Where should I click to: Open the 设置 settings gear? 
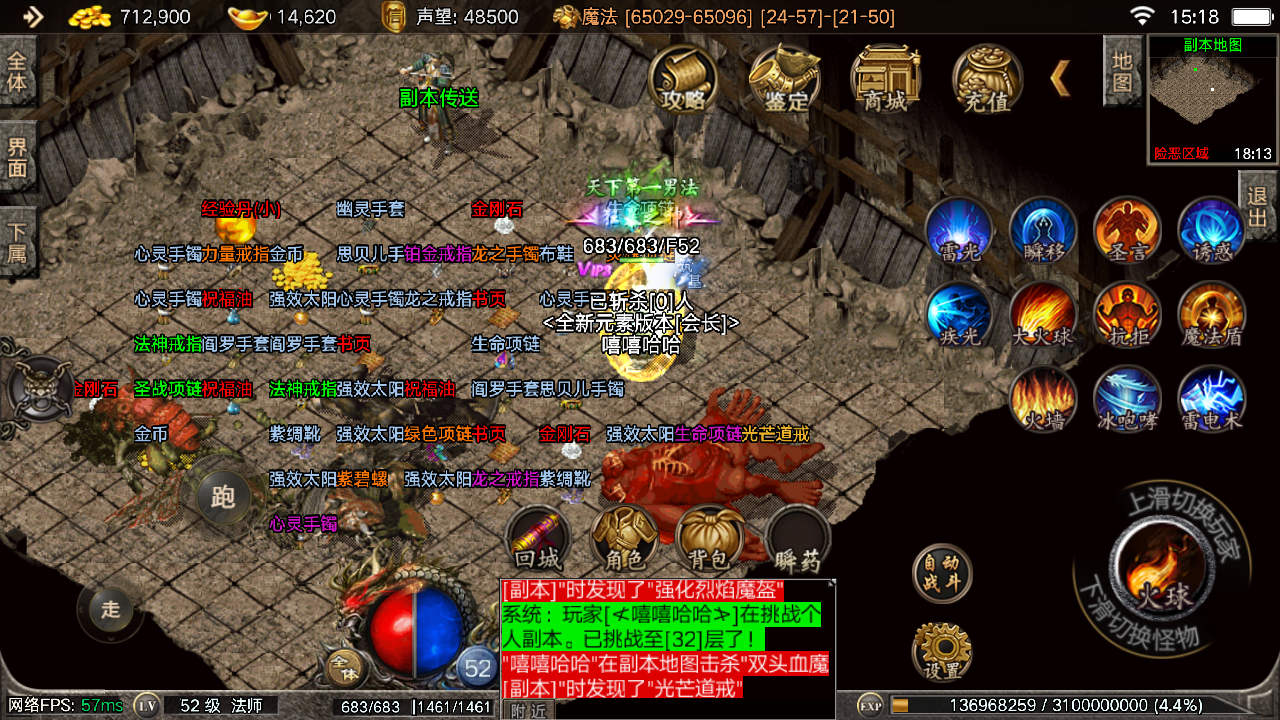pyautogui.click(x=942, y=652)
